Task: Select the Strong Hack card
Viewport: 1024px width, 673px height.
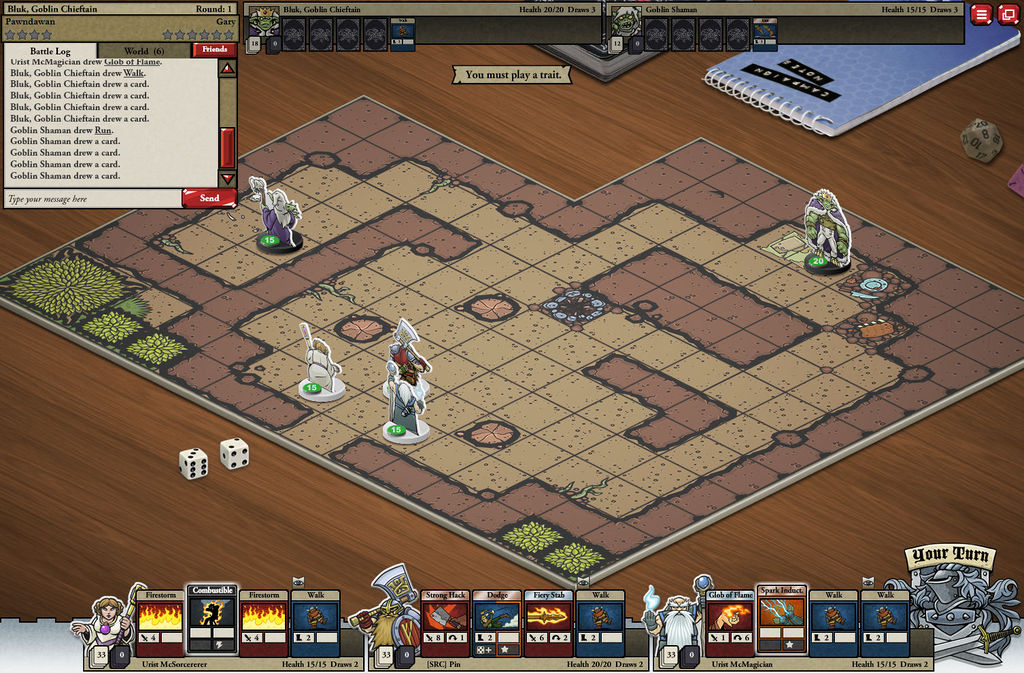Action: (445, 622)
